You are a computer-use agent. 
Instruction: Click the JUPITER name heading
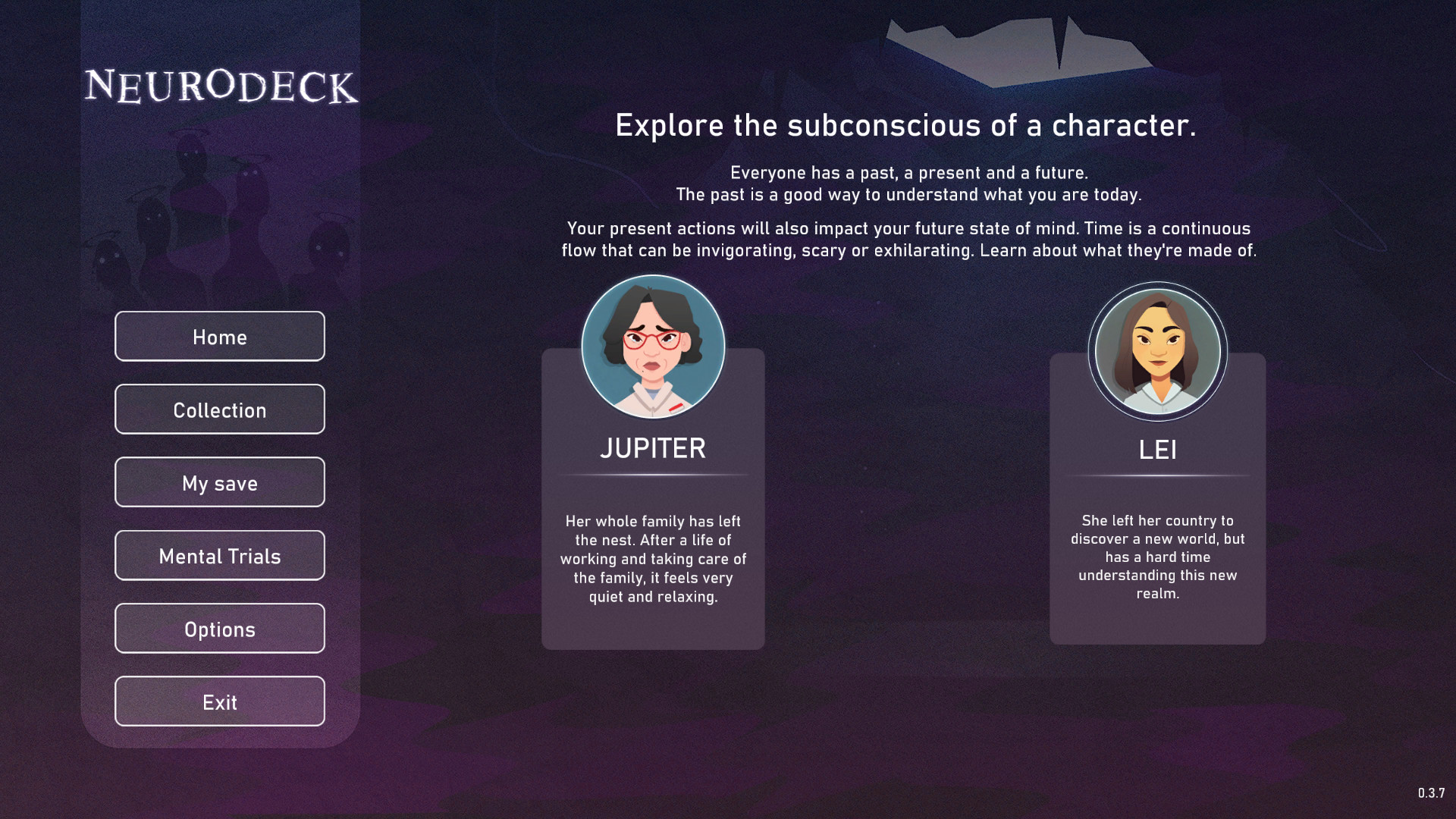653,448
